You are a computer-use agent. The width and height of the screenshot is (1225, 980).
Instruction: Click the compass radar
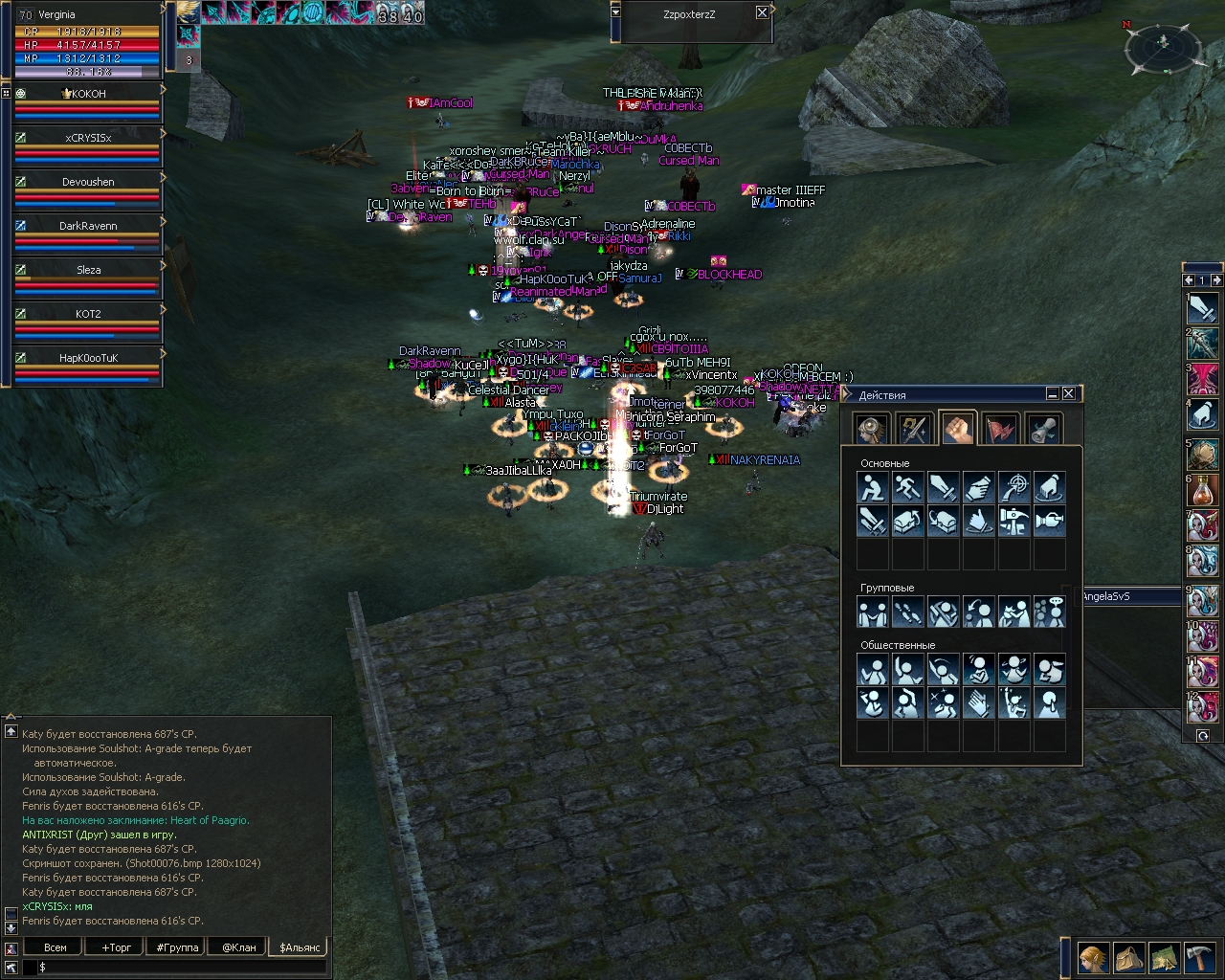(1163, 44)
